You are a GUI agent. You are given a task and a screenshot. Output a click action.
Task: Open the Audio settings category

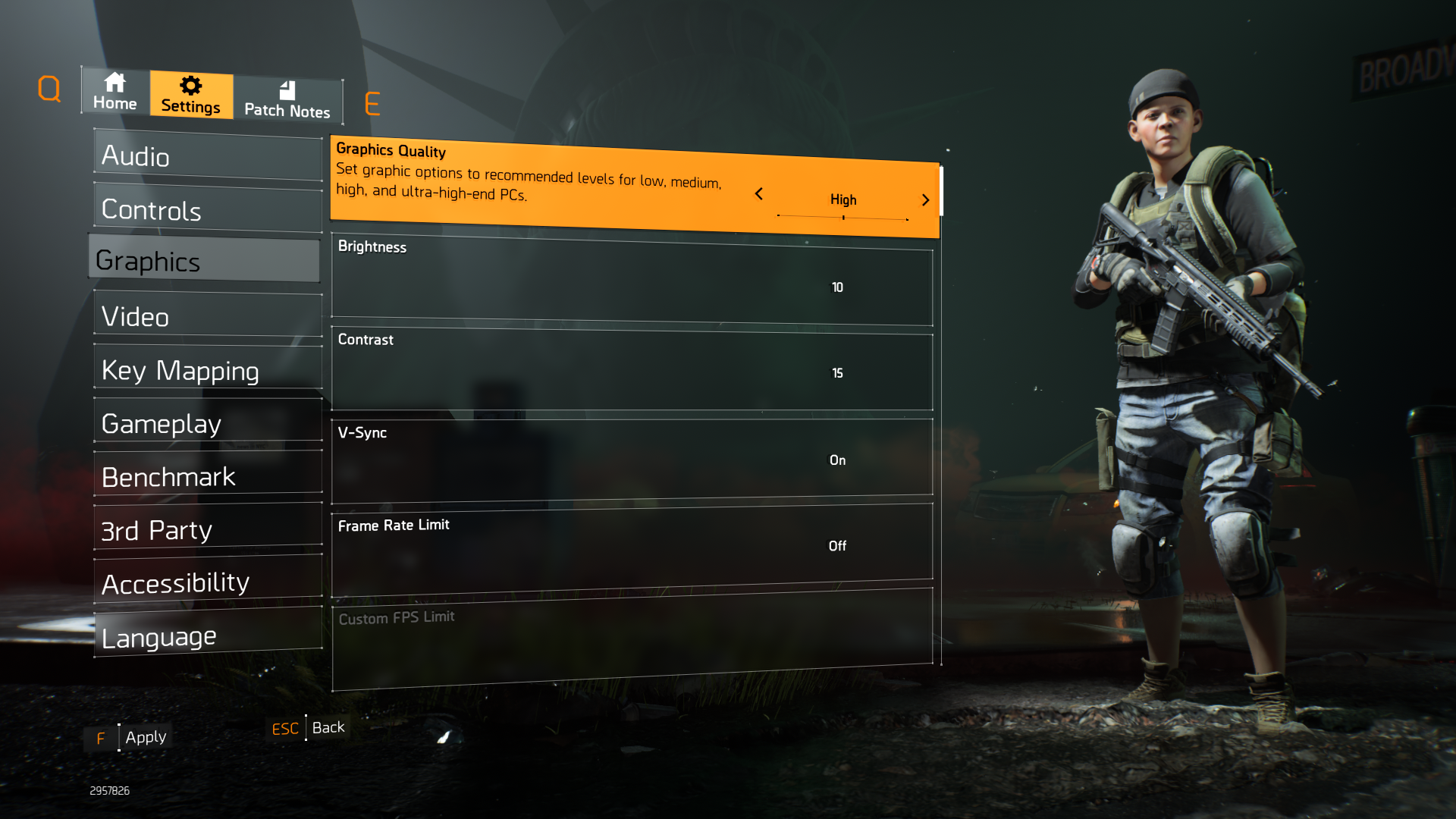pyautogui.click(x=208, y=156)
